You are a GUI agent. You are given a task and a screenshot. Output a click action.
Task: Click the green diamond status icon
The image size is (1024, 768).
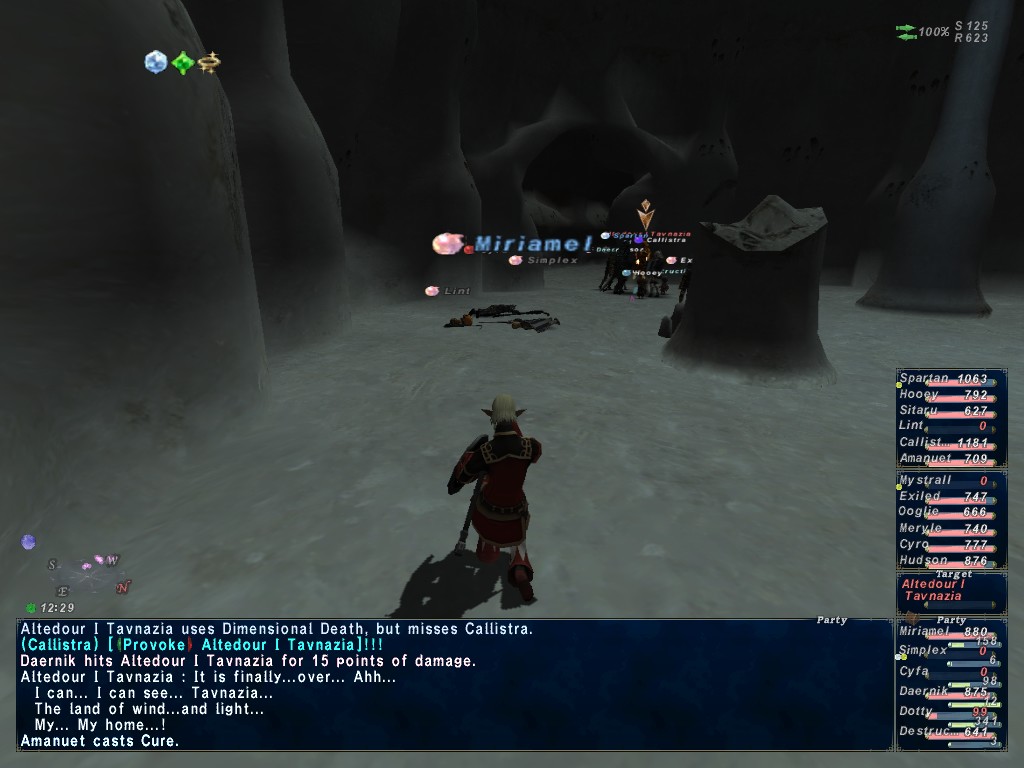point(182,63)
